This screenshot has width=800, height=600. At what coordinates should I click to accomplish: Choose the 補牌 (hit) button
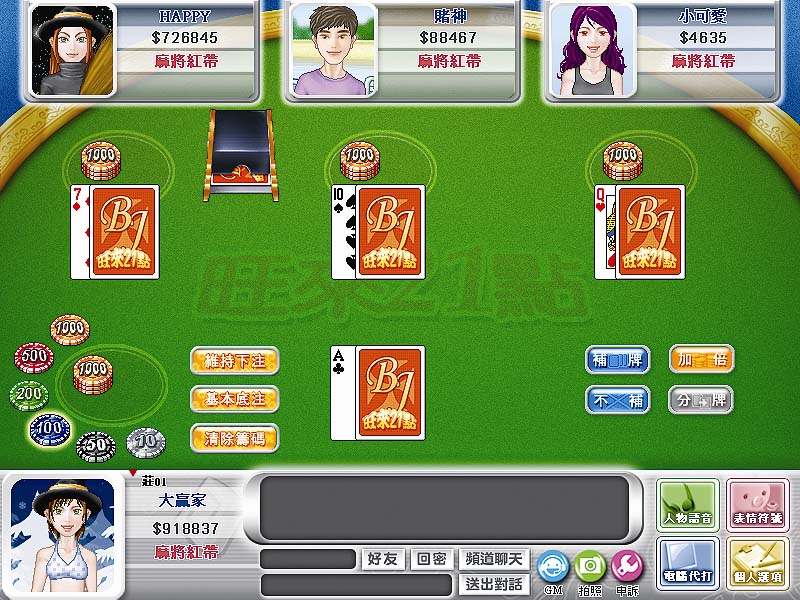(617, 359)
